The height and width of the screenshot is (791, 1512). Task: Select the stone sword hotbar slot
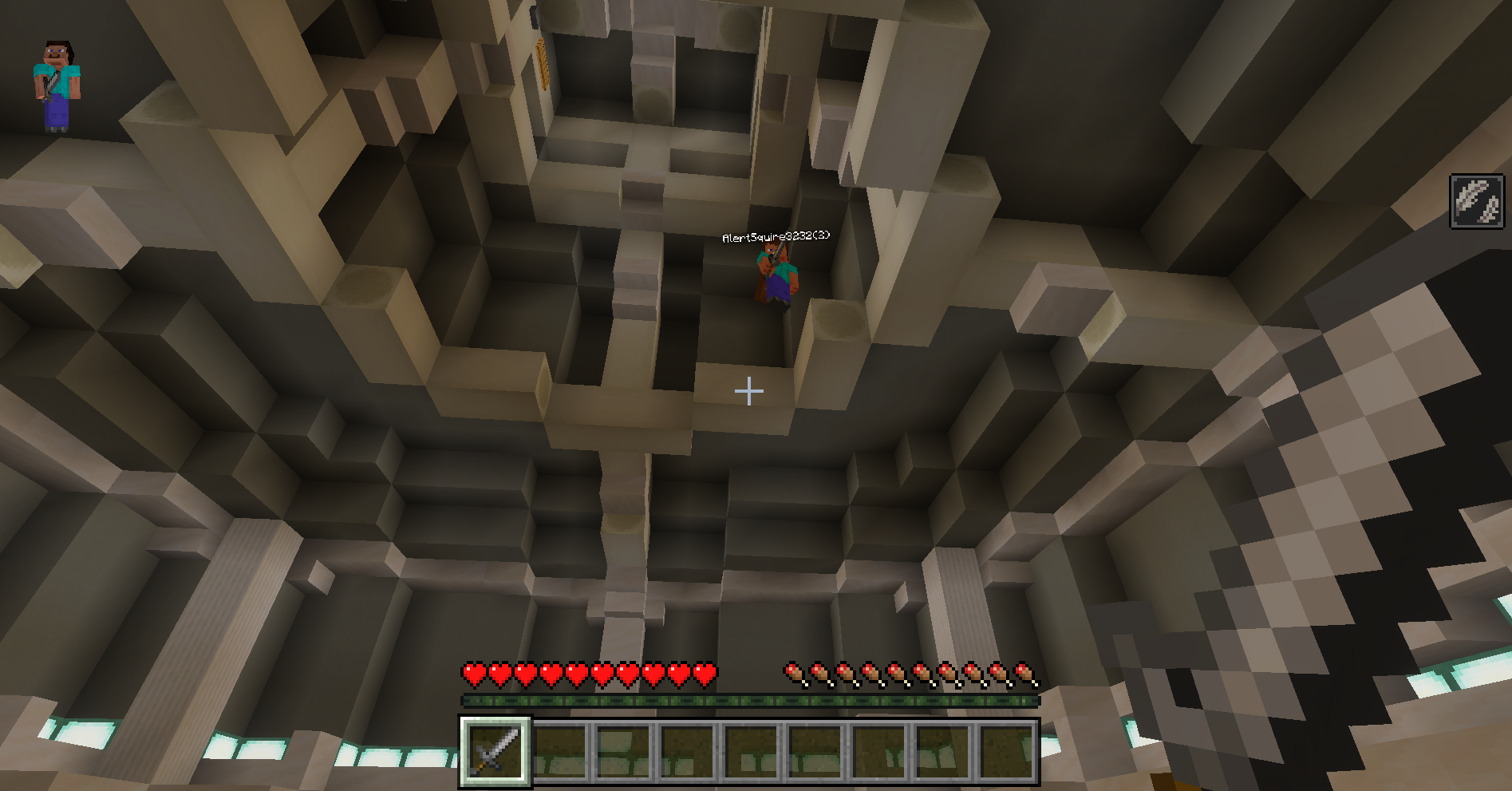(x=495, y=751)
